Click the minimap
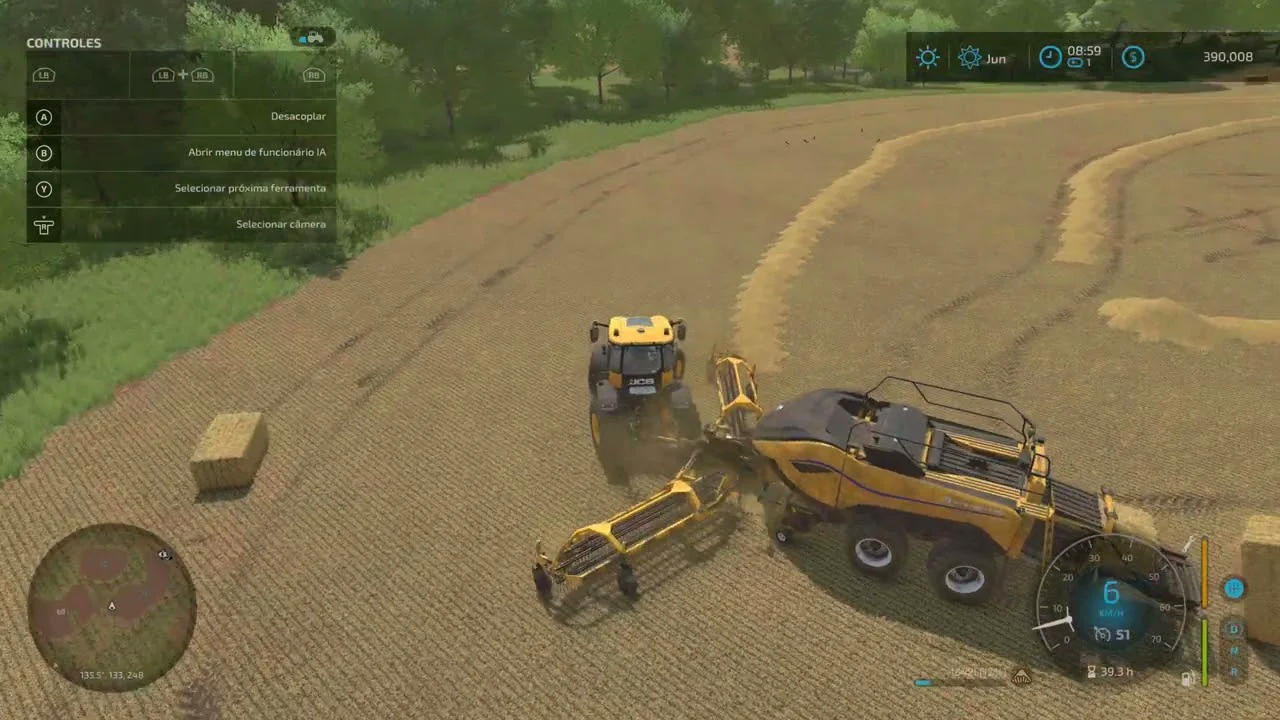 111,607
